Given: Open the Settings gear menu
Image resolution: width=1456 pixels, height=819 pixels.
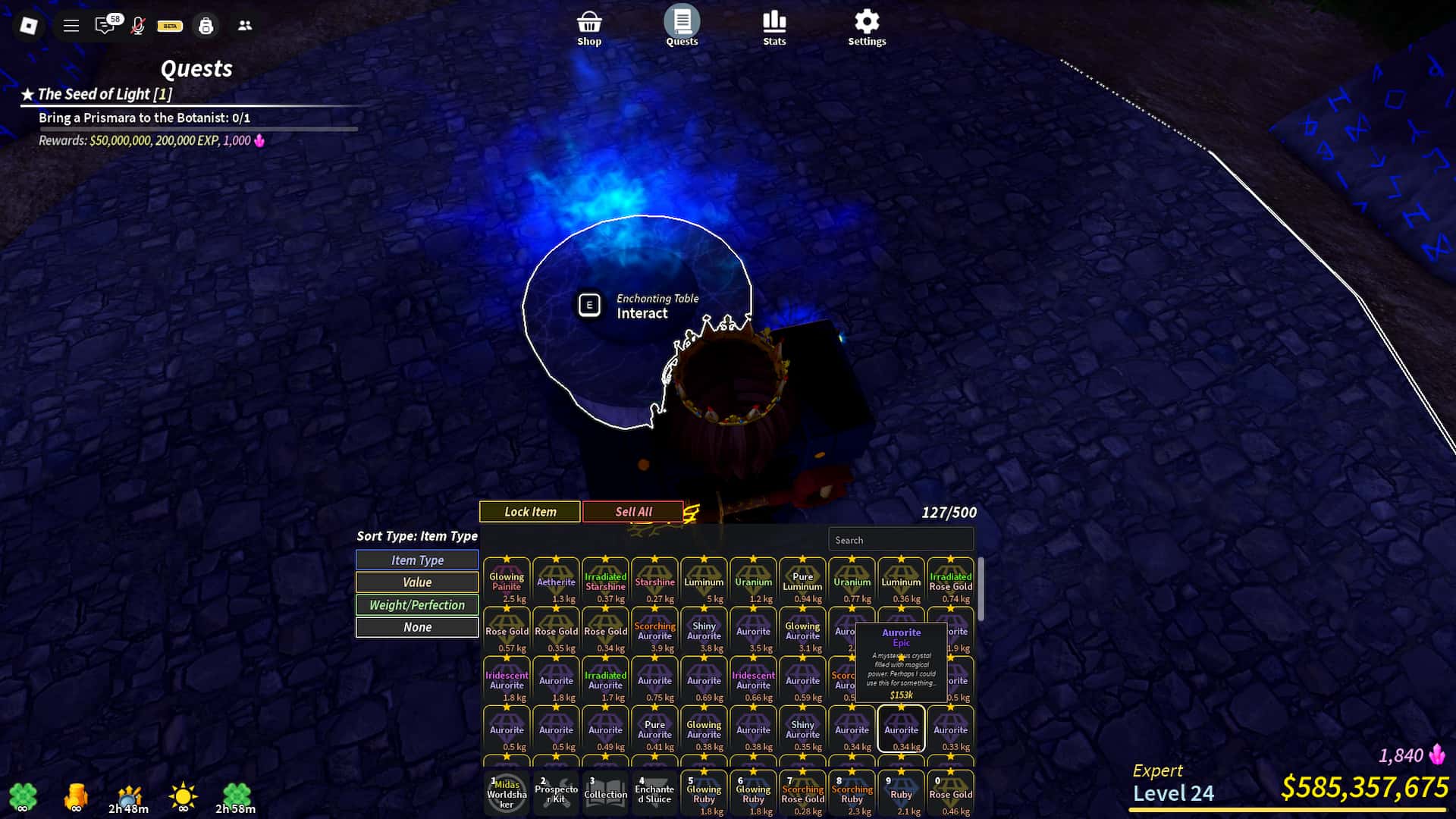Looking at the screenshot, I should (x=867, y=28).
